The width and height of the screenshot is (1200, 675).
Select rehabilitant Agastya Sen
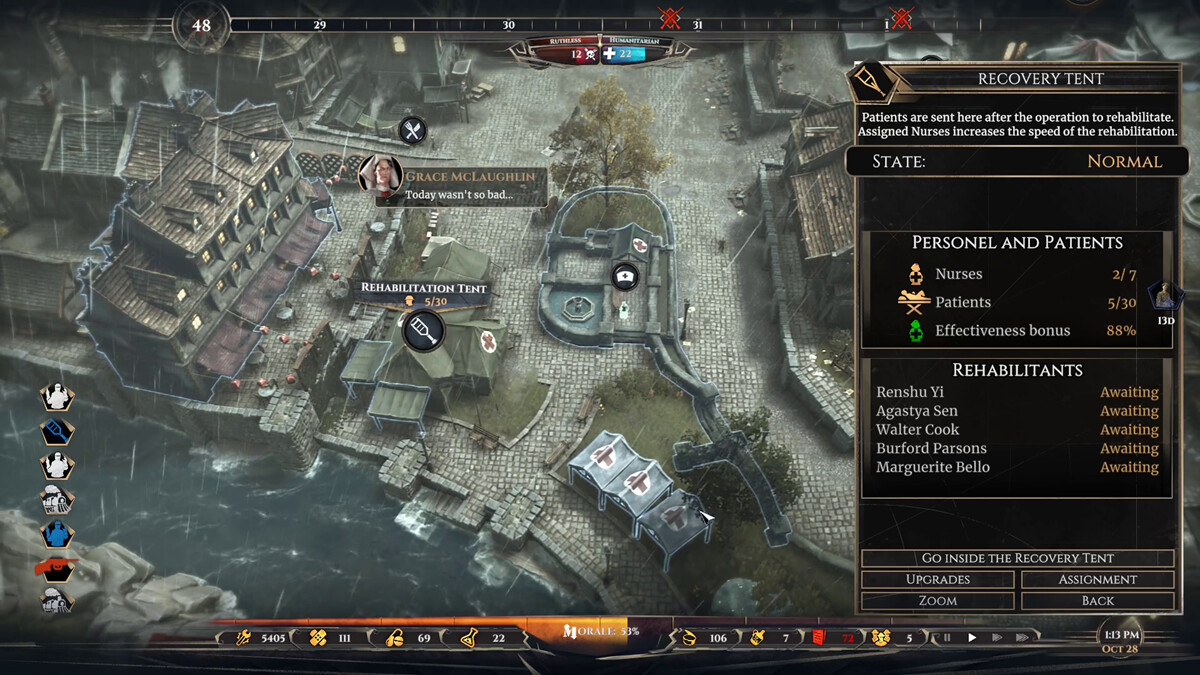pos(916,411)
